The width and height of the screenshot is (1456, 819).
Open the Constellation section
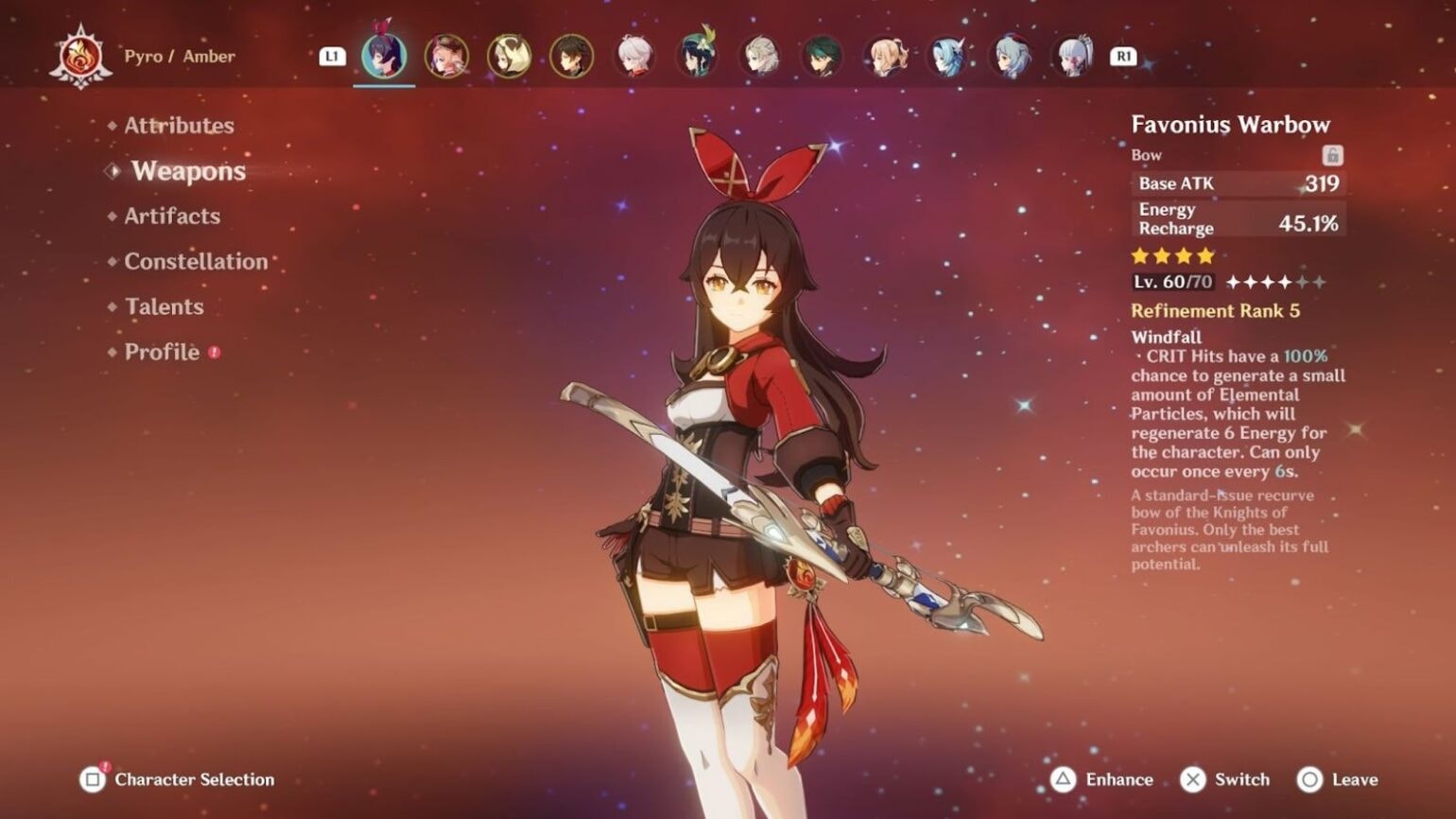tap(197, 261)
